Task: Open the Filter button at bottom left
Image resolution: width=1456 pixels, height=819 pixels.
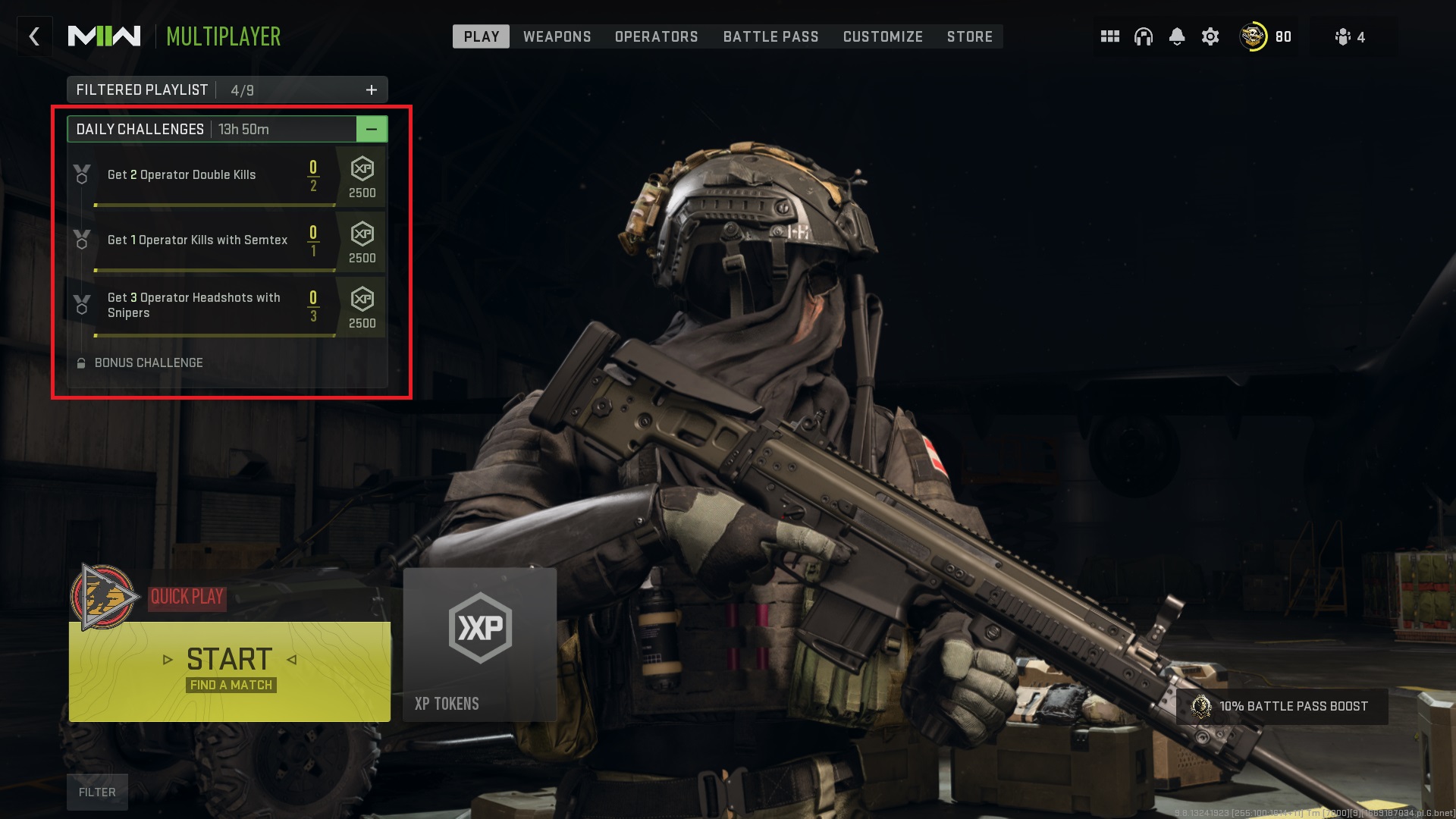Action: (x=97, y=792)
